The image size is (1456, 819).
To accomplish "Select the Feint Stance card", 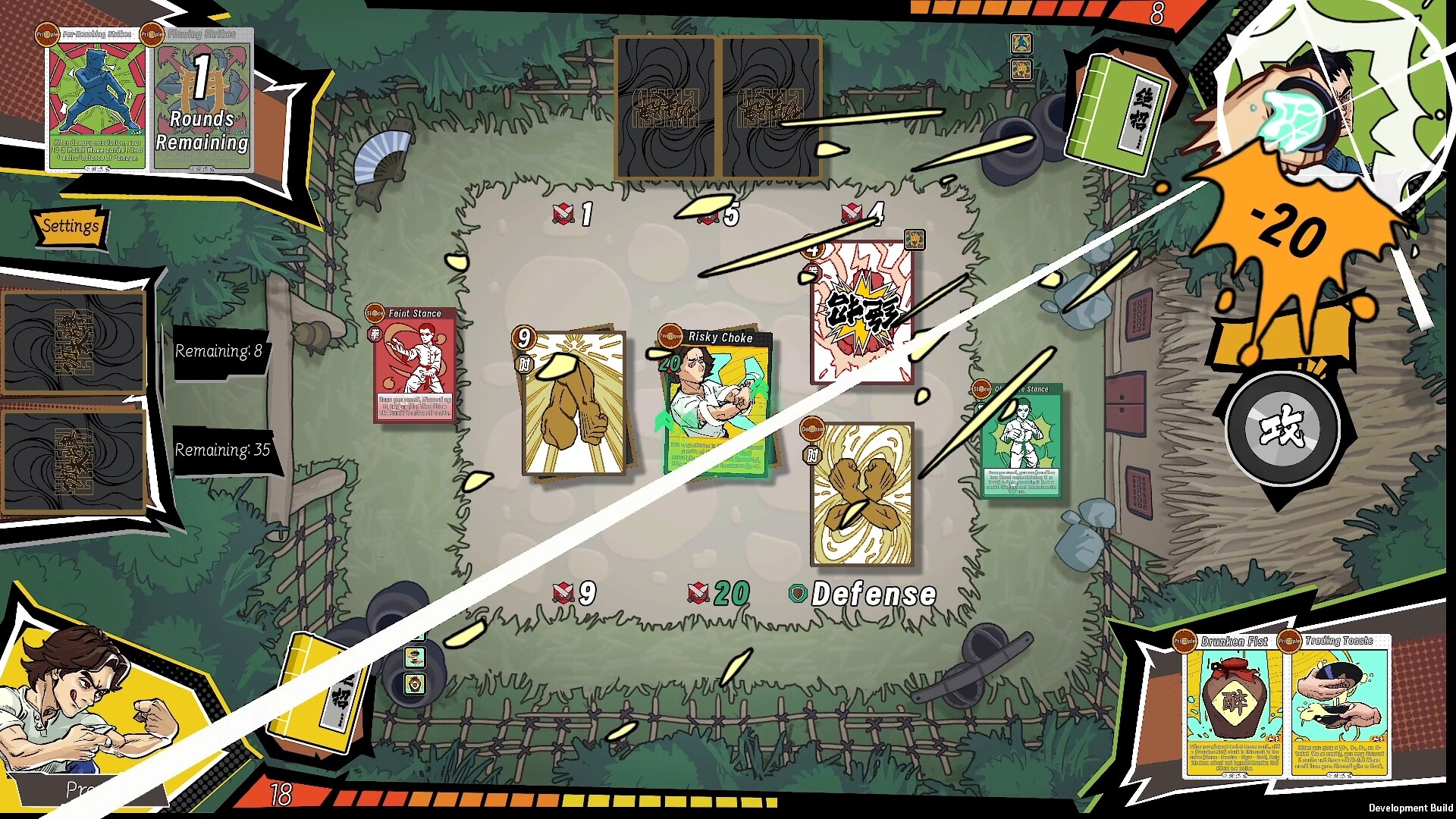I will click(412, 366).
